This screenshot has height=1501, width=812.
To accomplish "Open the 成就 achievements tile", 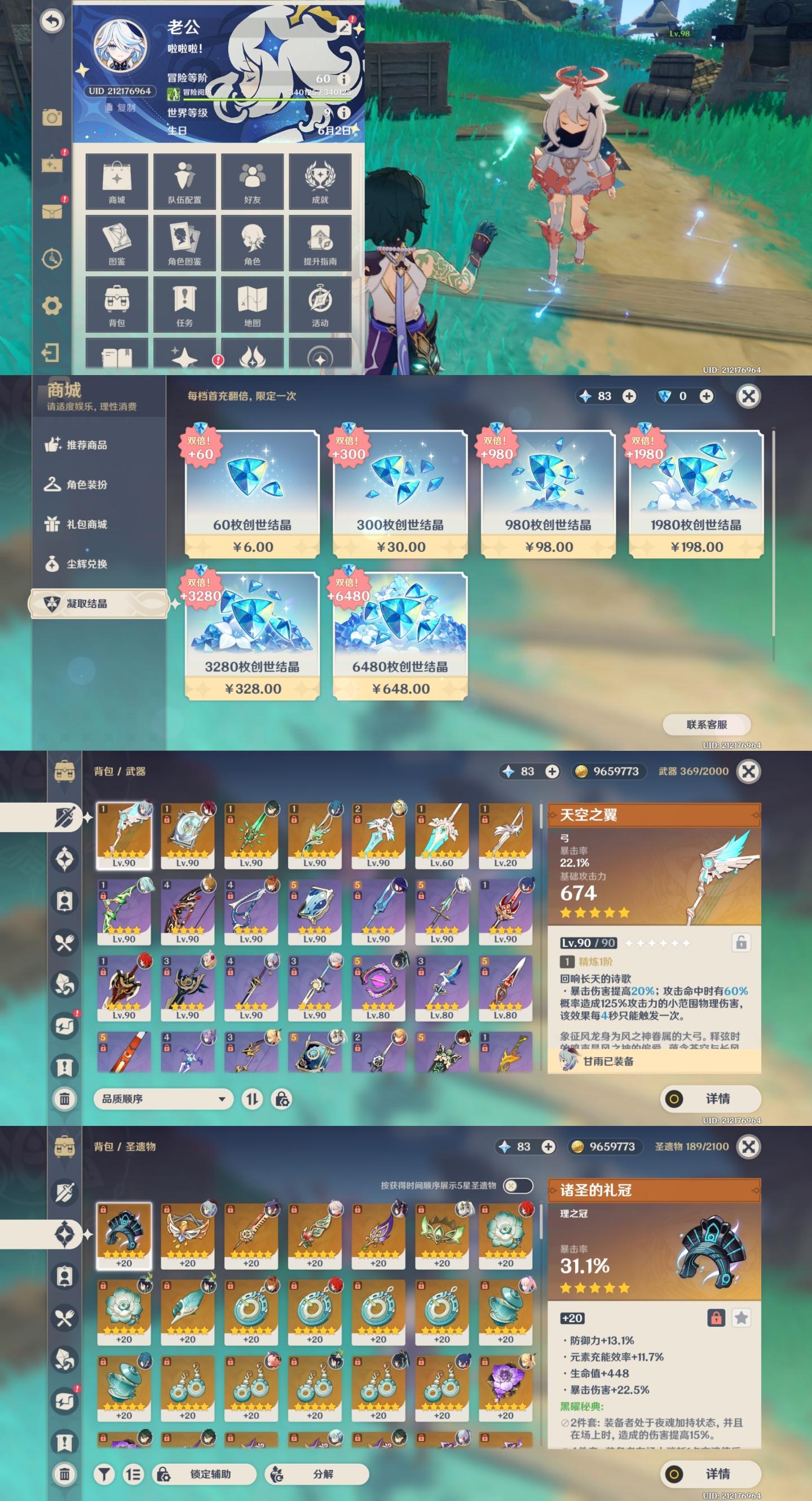I will 320,181.
